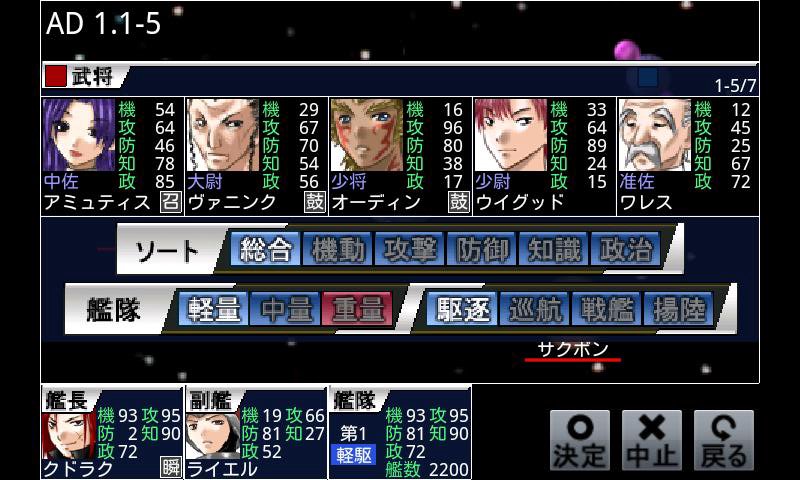800x480 pixels.
Task: Sort officers by 知識
Action: coord(553,250)
